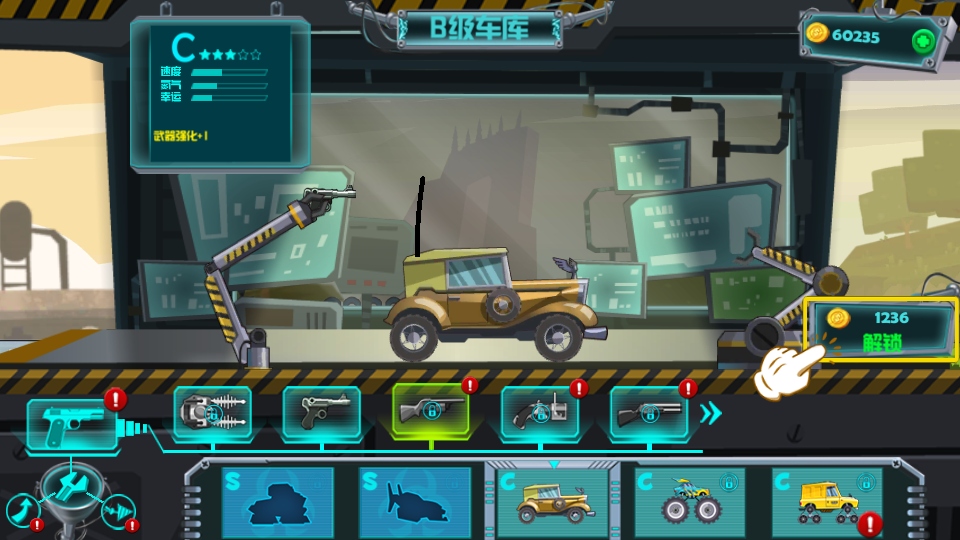Choose the spiked claw weapon slot

point(212,413)
